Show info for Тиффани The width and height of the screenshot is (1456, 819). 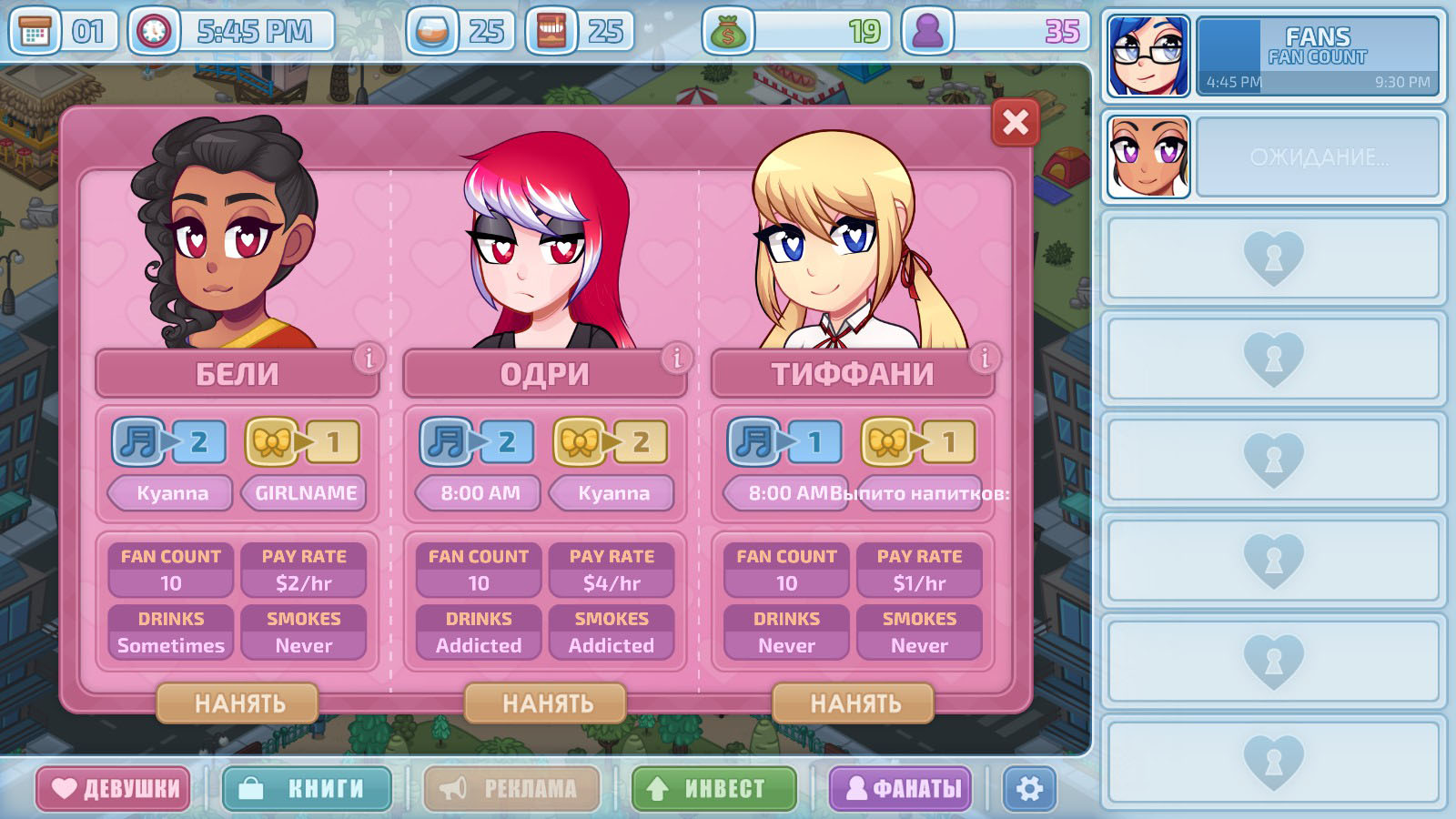point(984,359)
